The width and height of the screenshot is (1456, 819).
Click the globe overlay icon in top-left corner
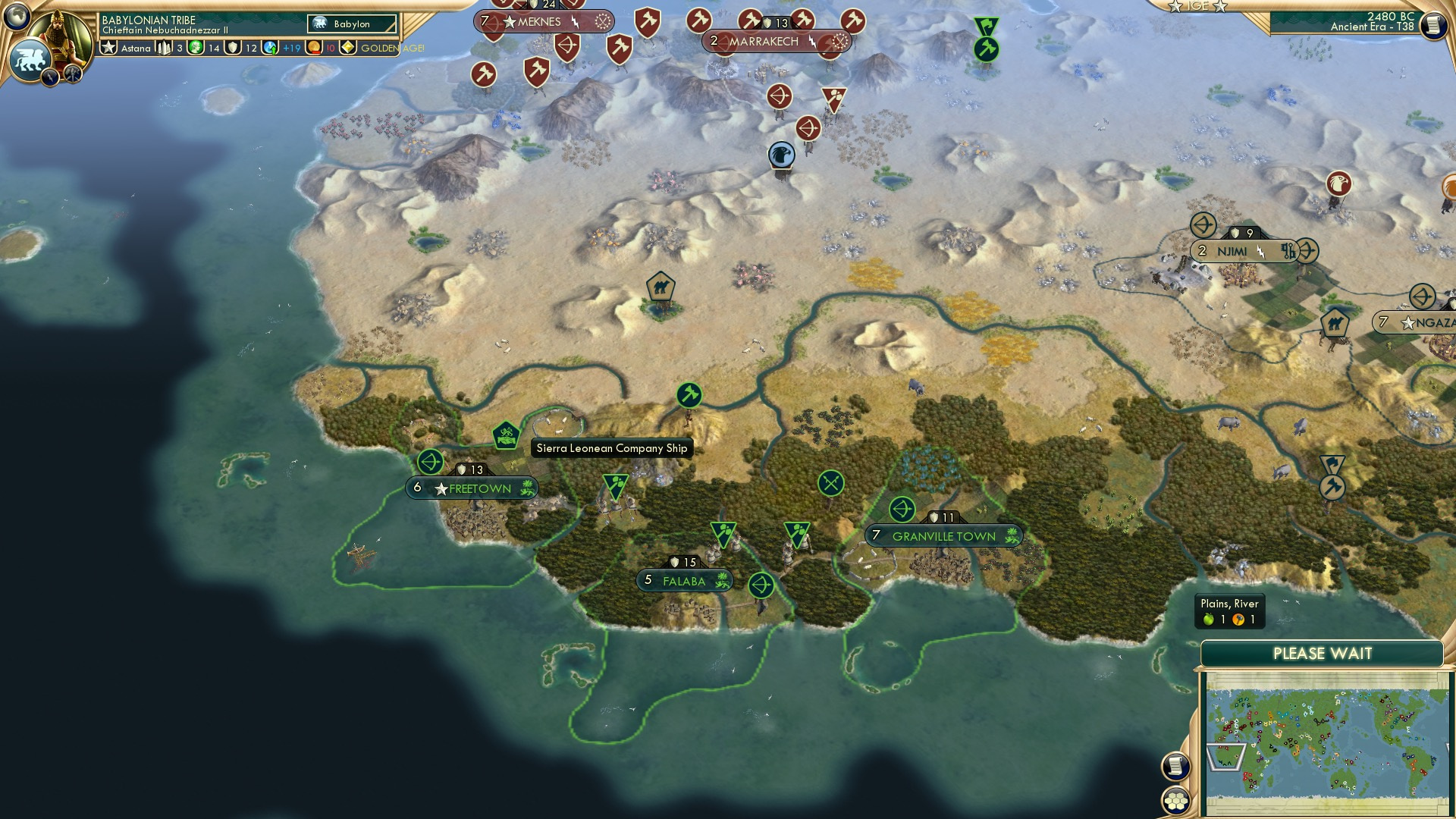[x=16, y=16]
